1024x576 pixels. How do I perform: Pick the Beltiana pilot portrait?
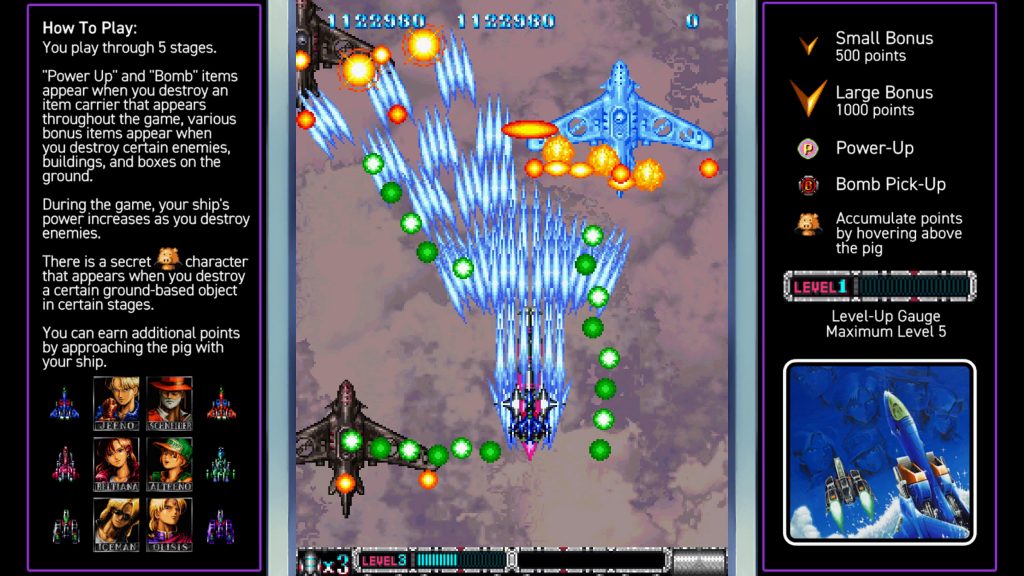click(x=117, y=462)
